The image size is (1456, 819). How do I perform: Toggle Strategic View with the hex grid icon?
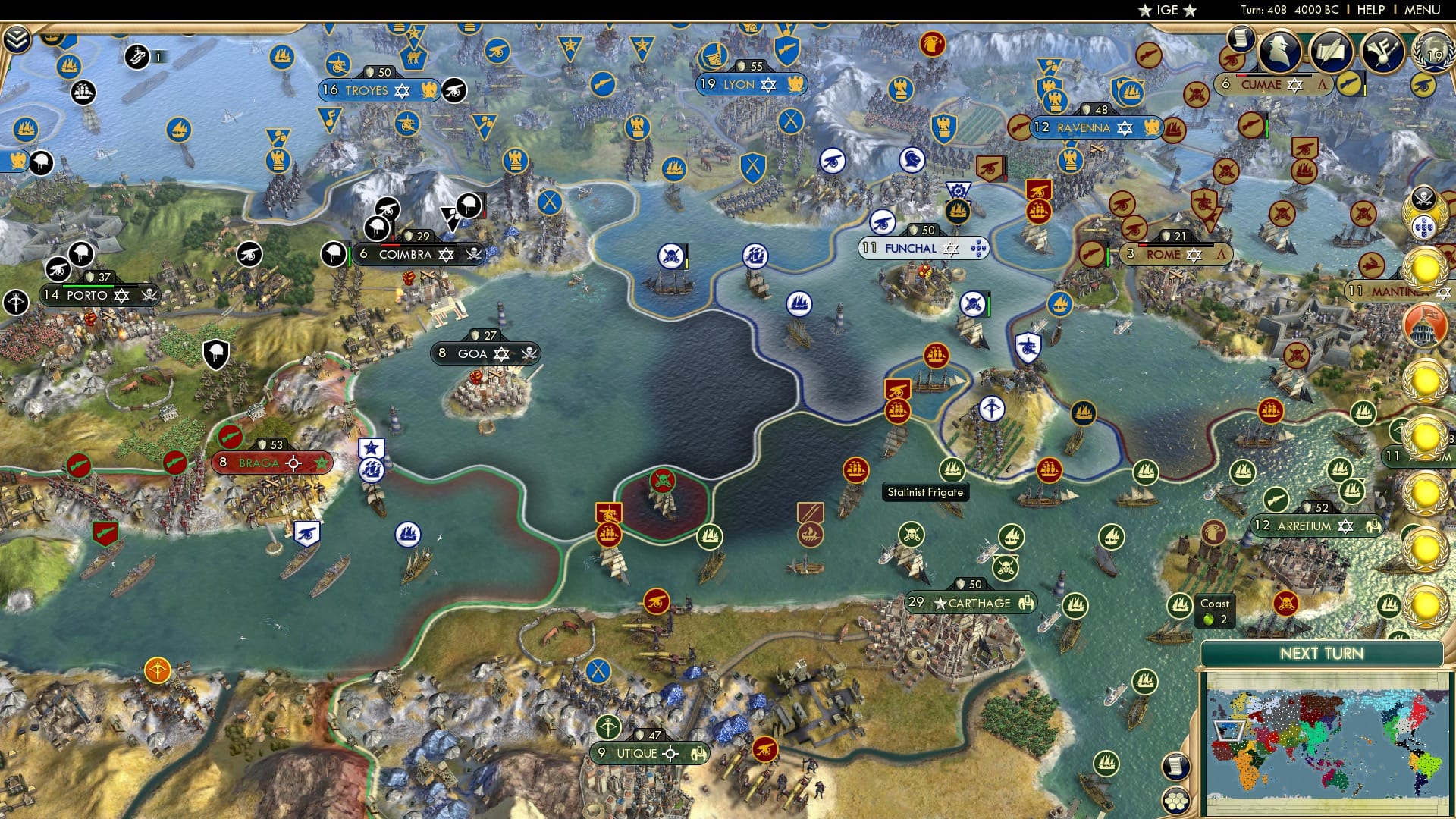point(1177,802)
